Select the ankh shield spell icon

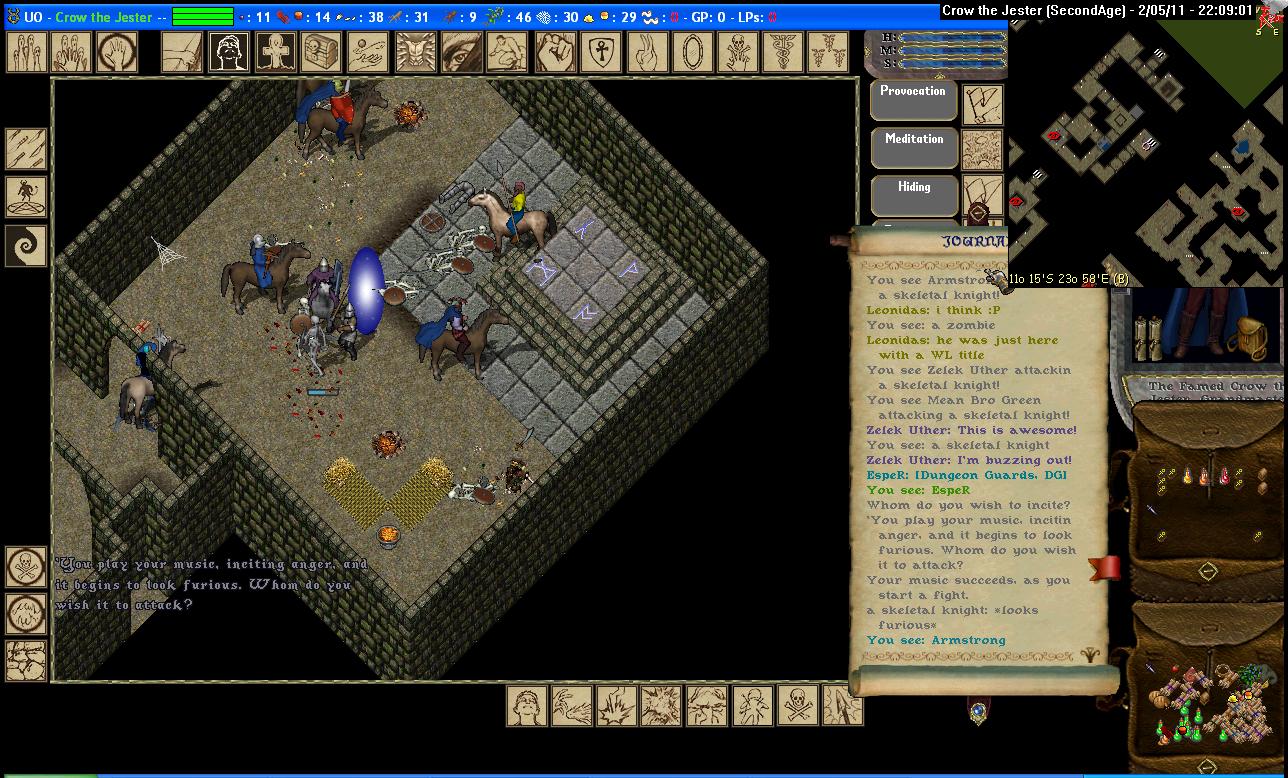pyautogui.click(x=600, y=52)
